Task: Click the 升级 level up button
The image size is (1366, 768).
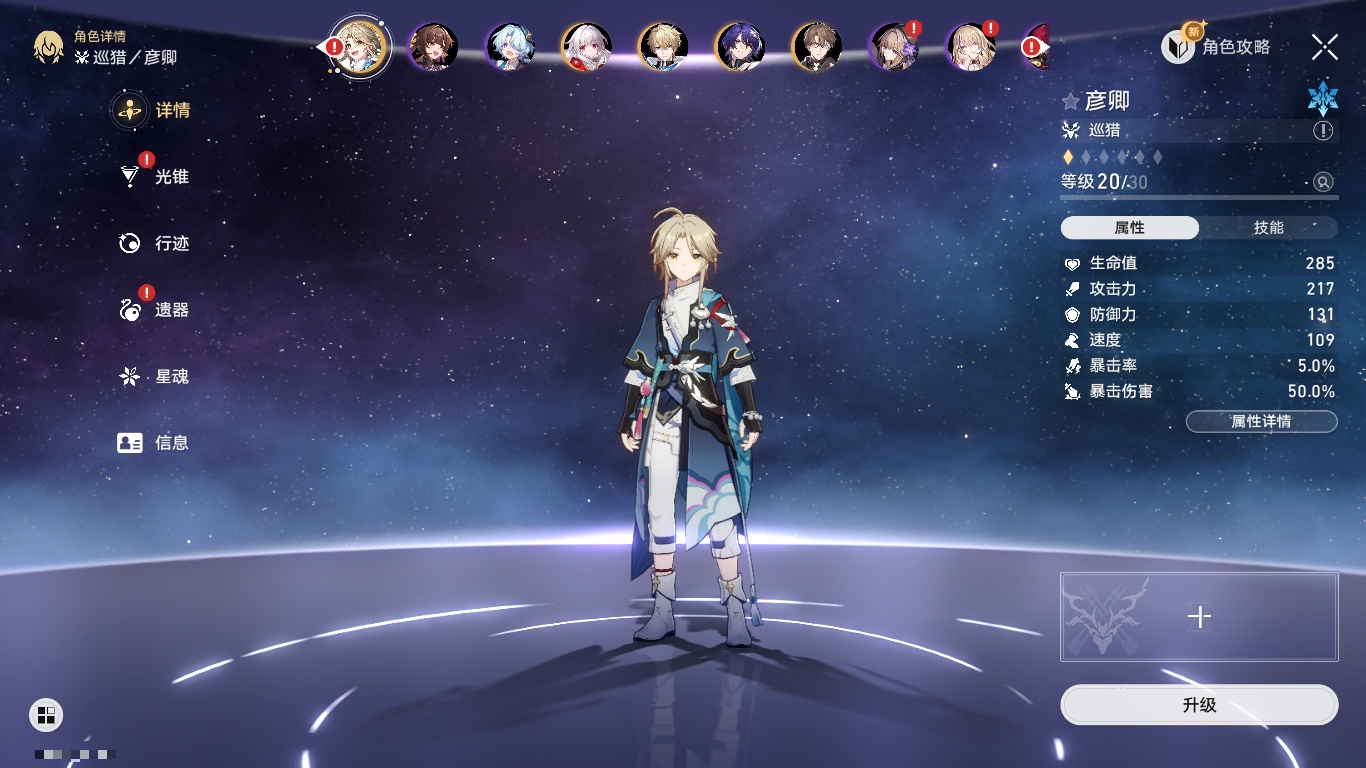Action: pos(1199,705)
